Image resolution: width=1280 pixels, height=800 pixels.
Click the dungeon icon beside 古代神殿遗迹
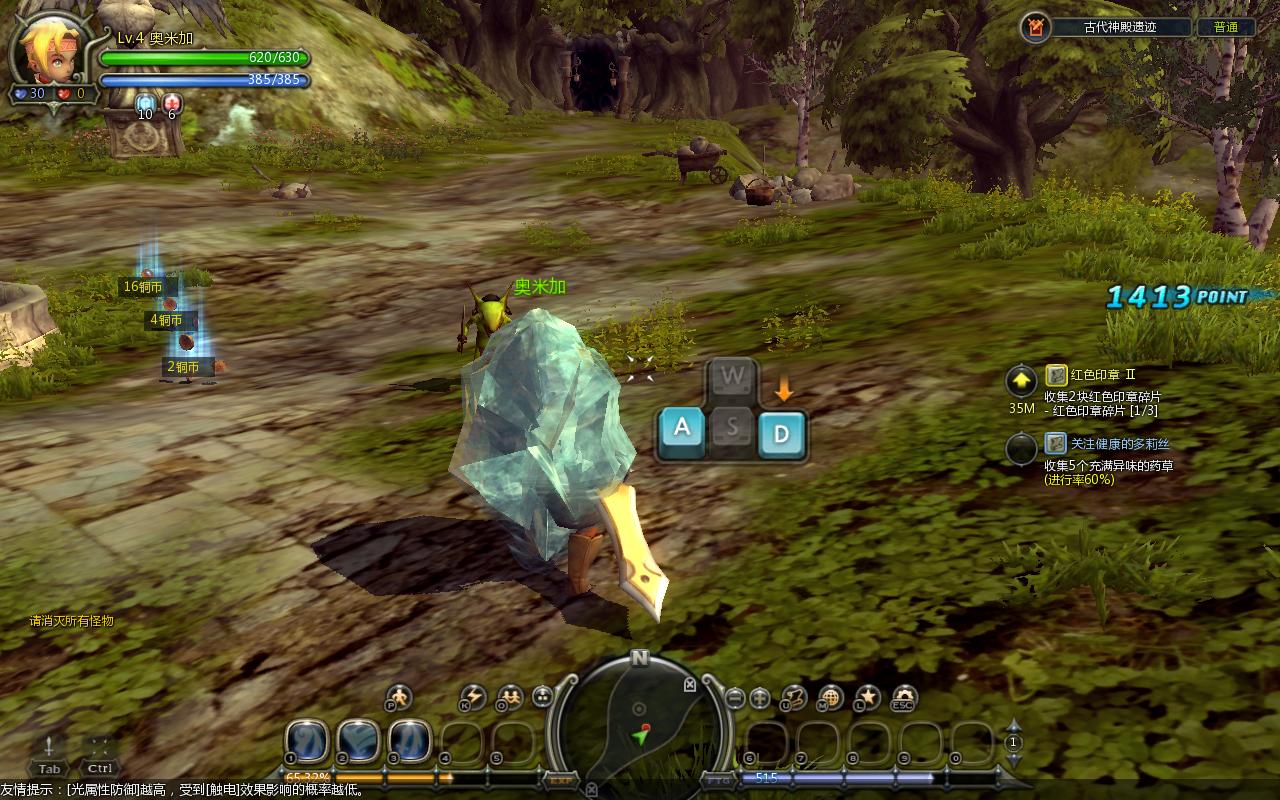coord(1035,27)
